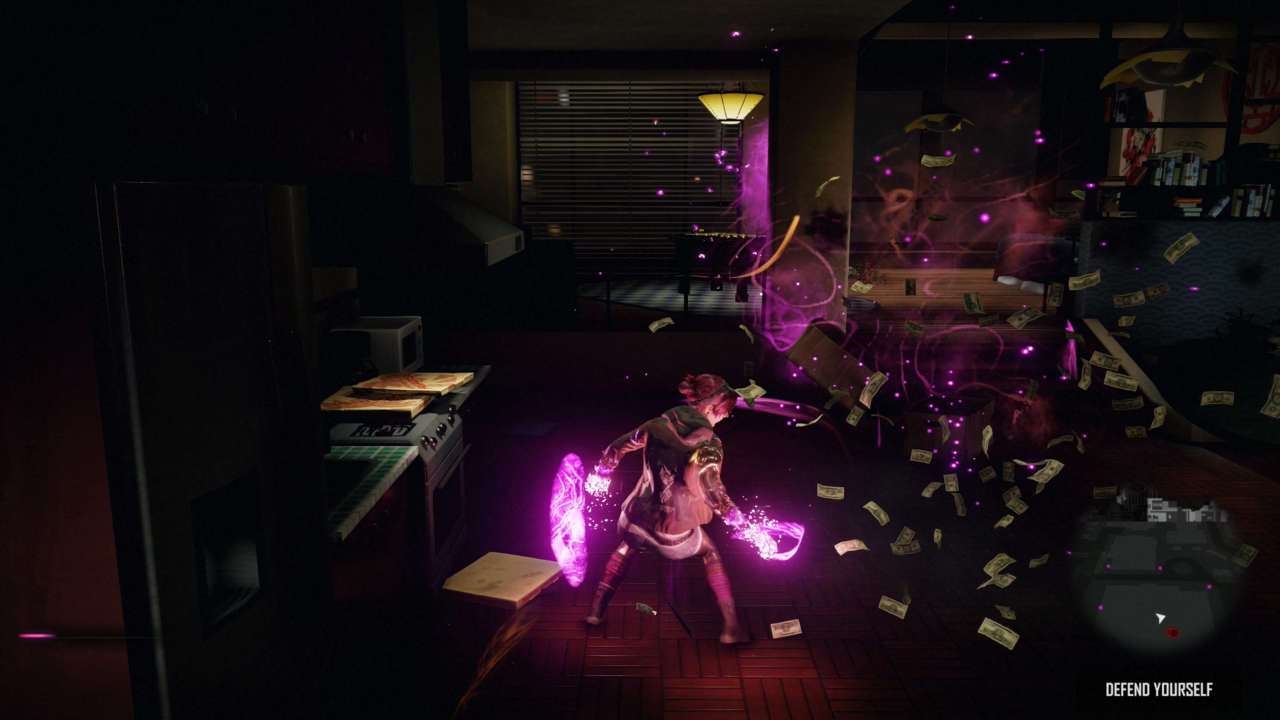1280x720 pixels.
Task: Click the red enemy marker on the minimap
Action: coord(1173,632)
